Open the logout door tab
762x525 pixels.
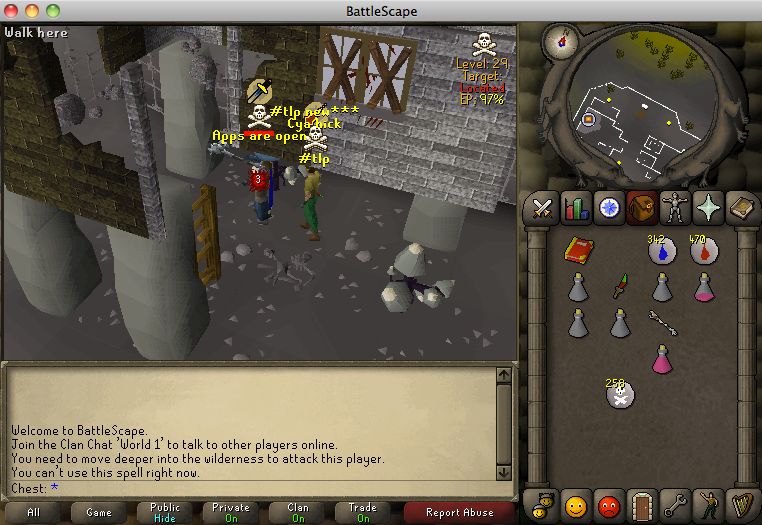click(642, 502)
